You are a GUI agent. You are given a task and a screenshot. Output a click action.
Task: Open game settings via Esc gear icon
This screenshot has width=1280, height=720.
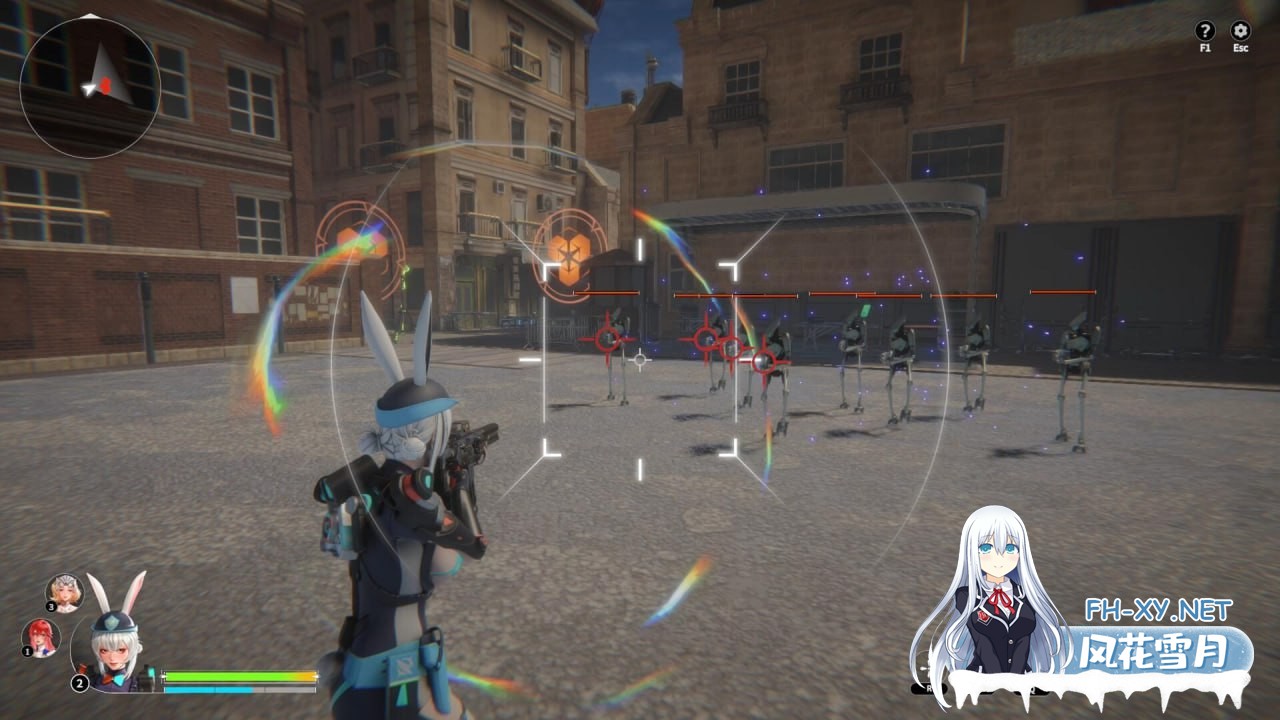pos(1240,31)
